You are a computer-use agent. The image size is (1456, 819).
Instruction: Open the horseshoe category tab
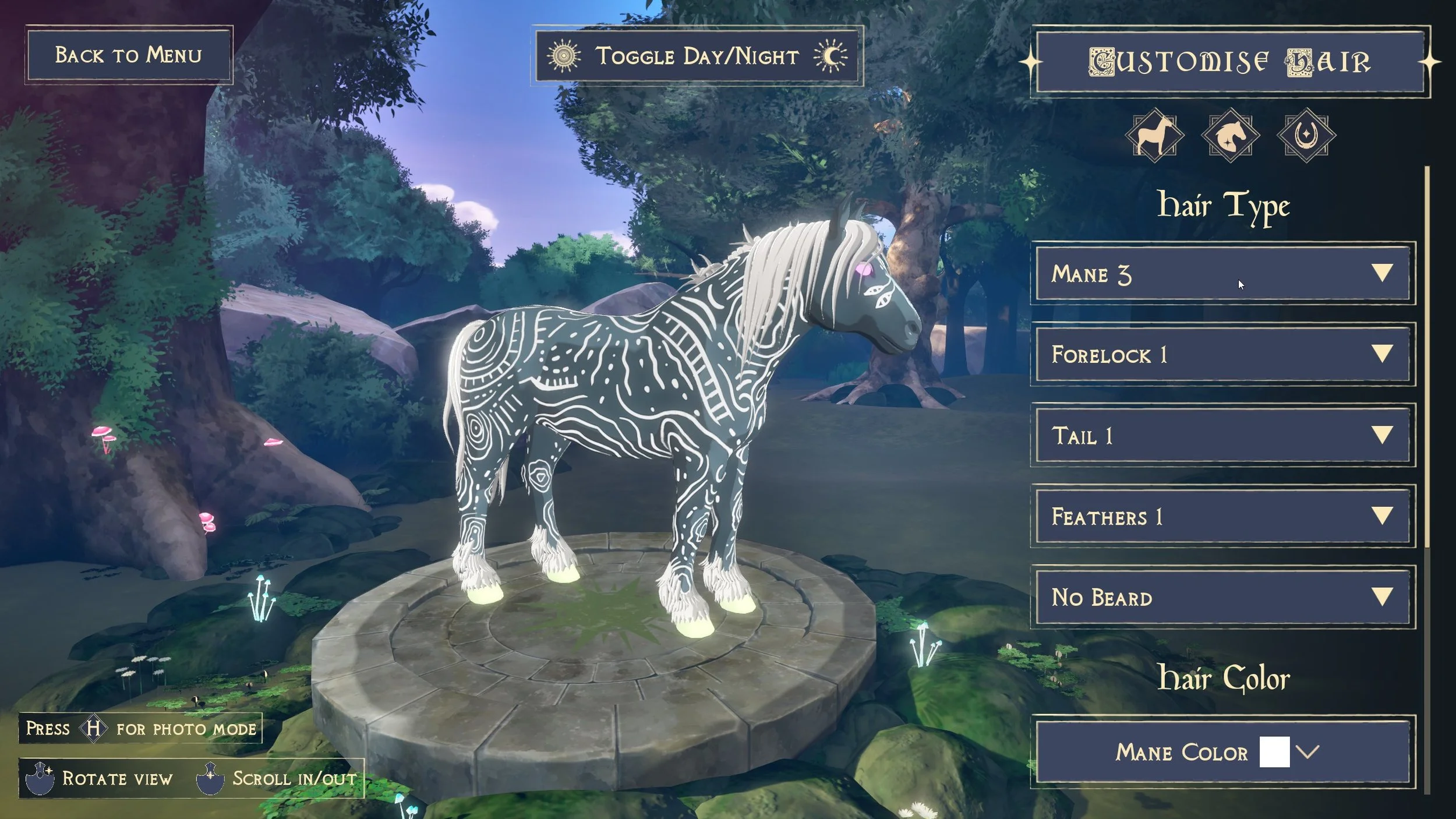coord(1306,135)
